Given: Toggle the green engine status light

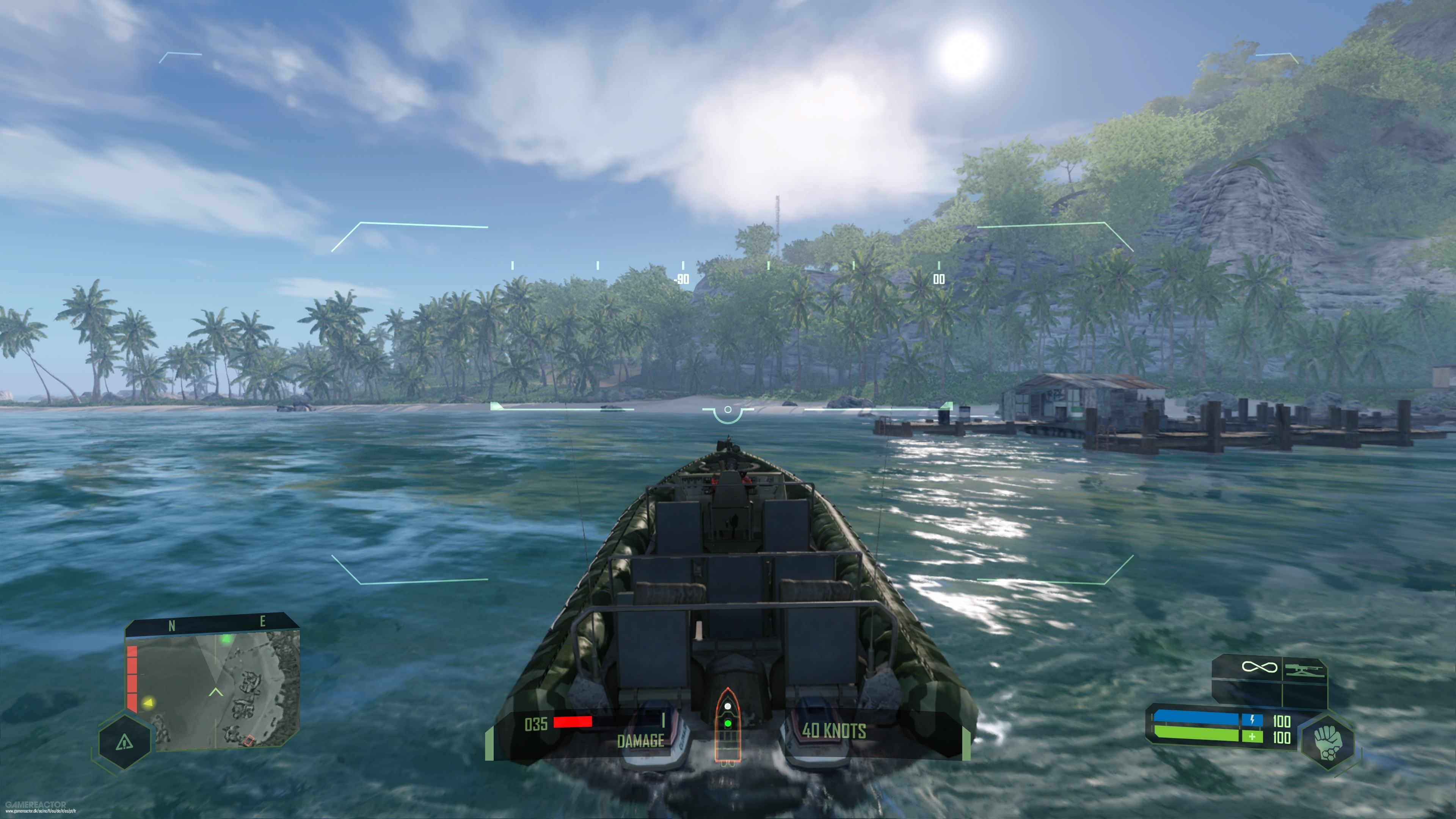Looking at the screenshot, I should [728, 723].
